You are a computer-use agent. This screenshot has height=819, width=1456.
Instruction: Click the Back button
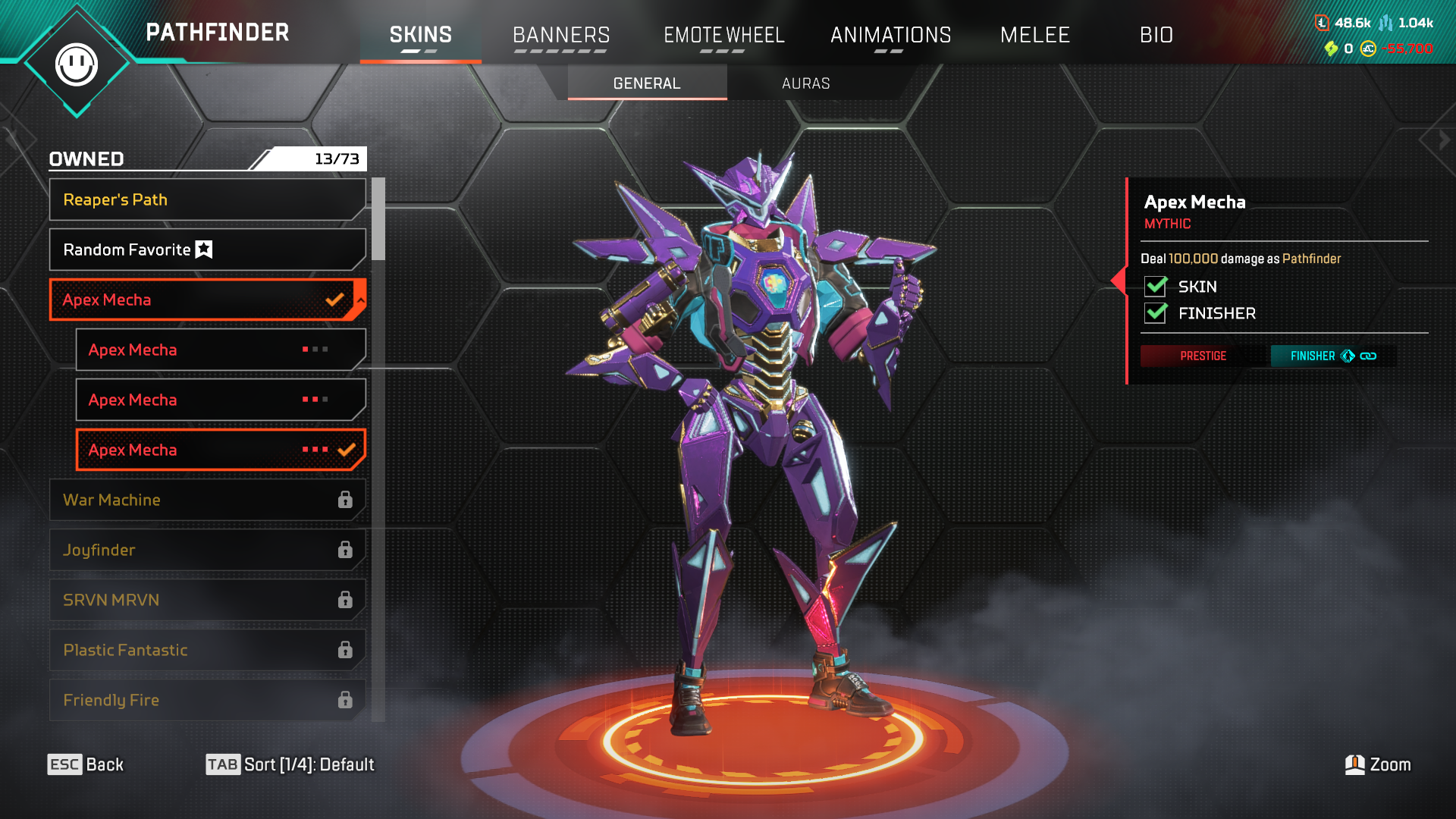tap(86, 764)
